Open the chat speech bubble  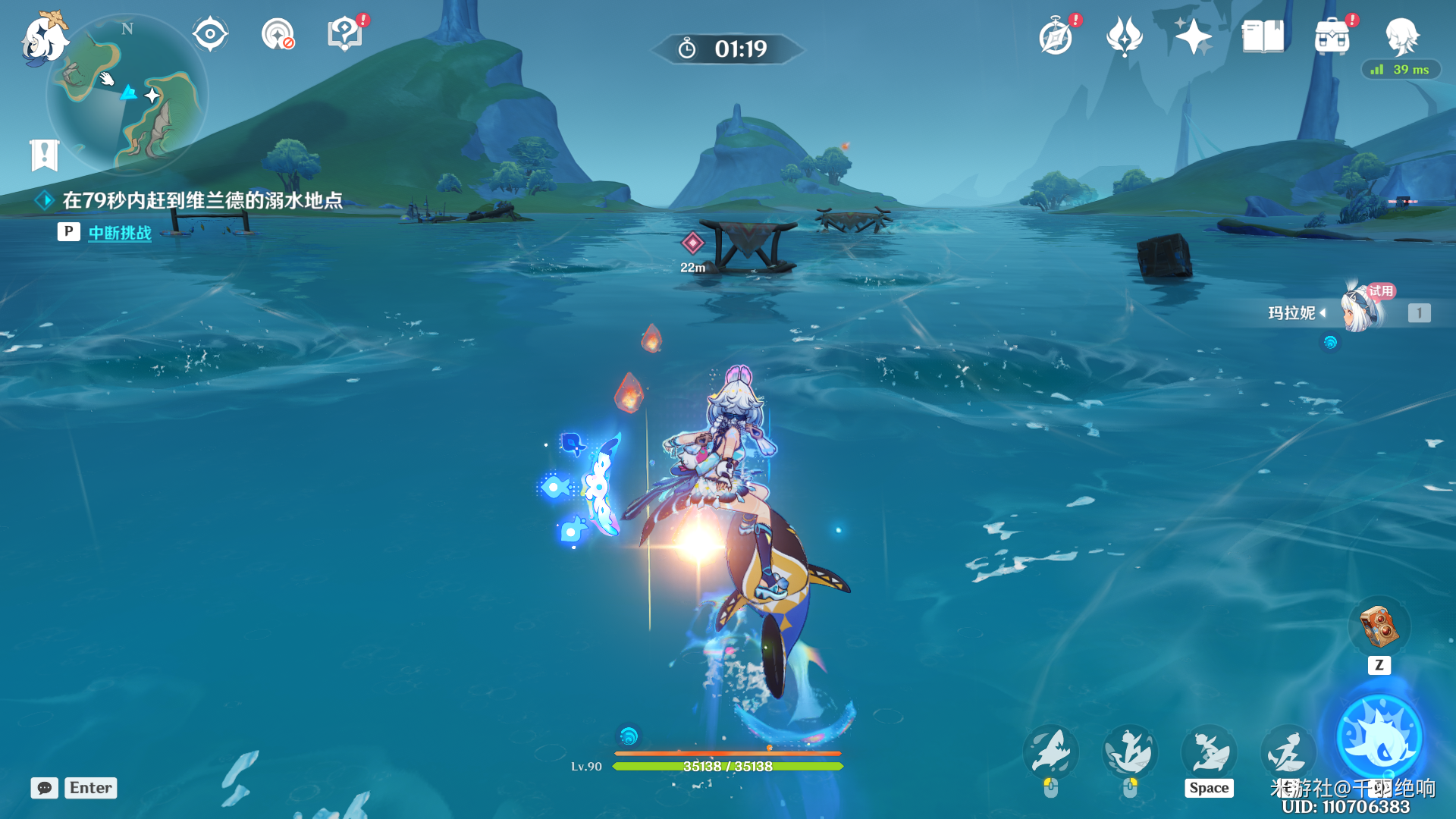coord(45,788)
